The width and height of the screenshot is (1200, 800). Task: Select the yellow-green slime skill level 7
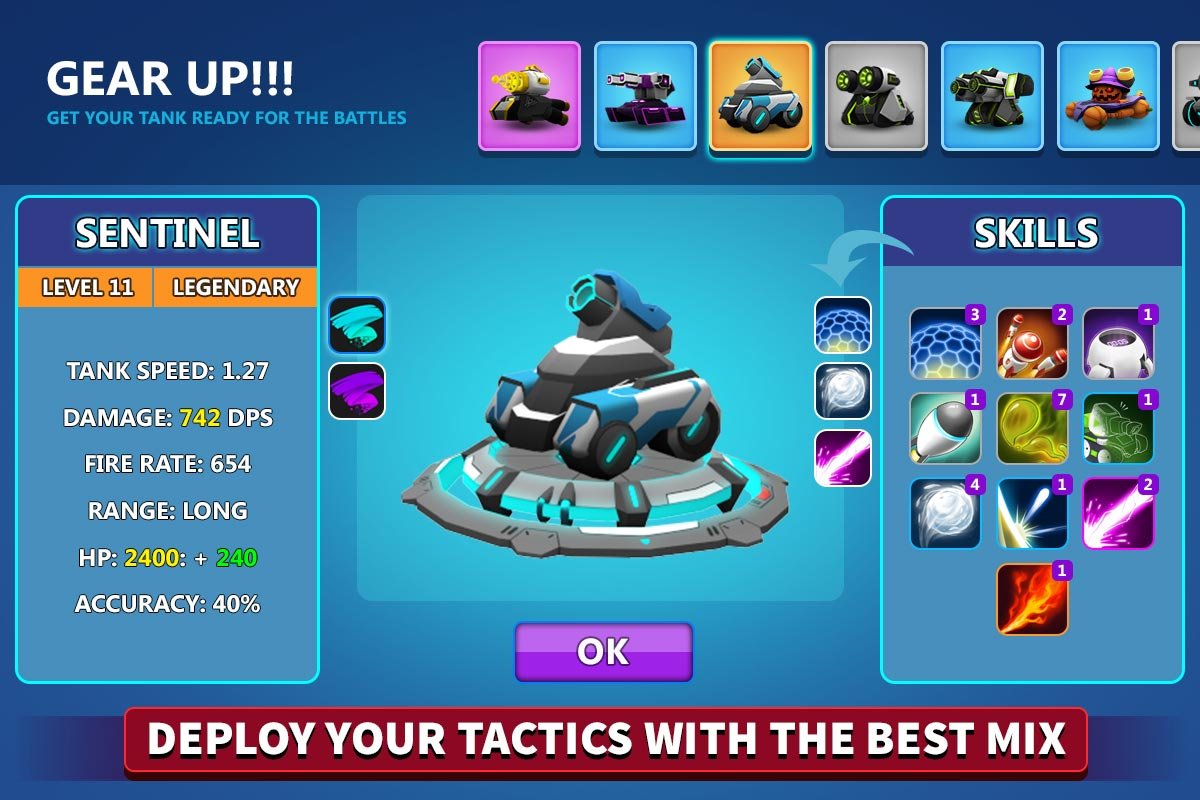(x=1032, y=428)
